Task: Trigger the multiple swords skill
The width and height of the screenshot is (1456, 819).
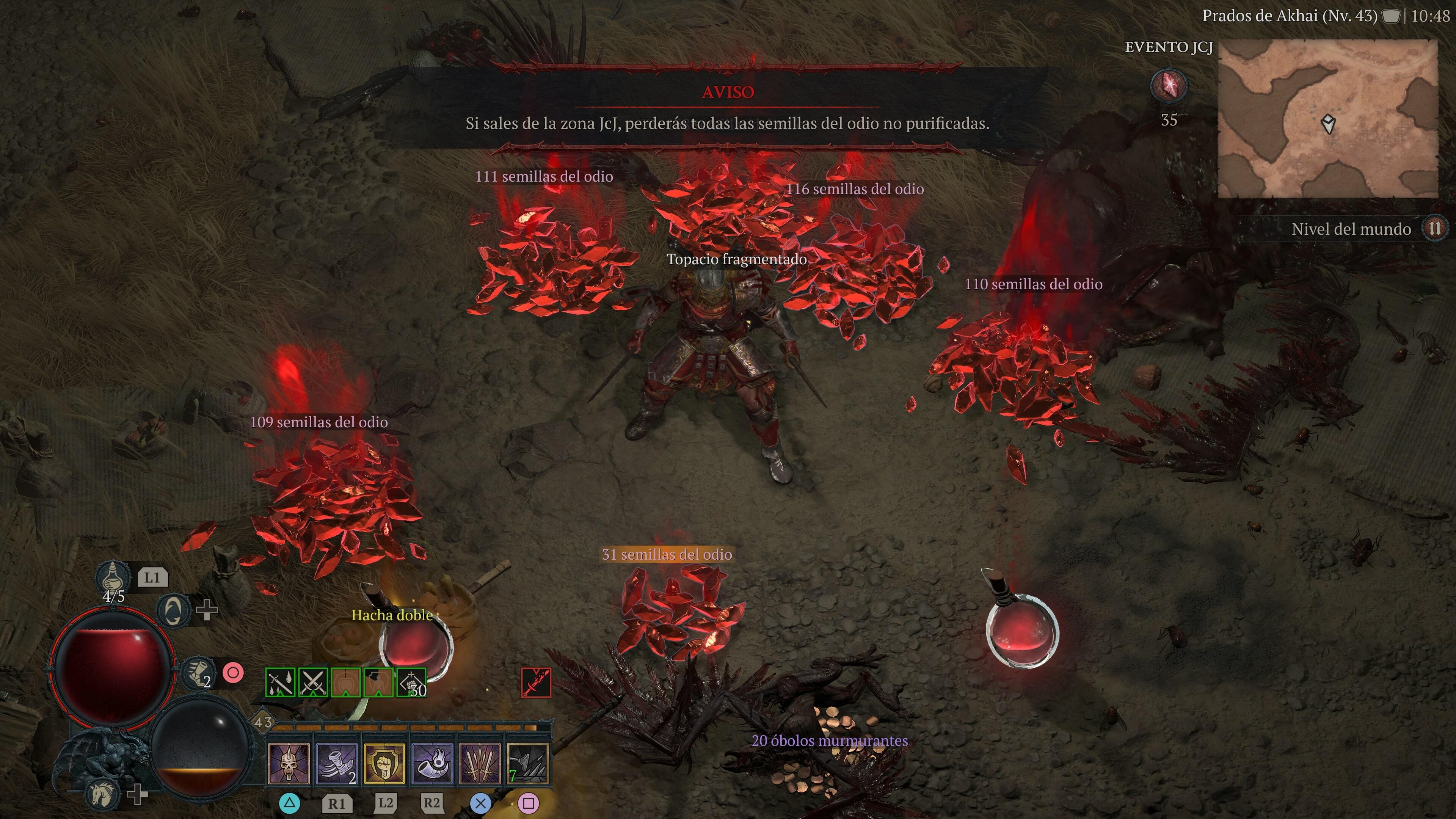Action: tap(480, 764)
